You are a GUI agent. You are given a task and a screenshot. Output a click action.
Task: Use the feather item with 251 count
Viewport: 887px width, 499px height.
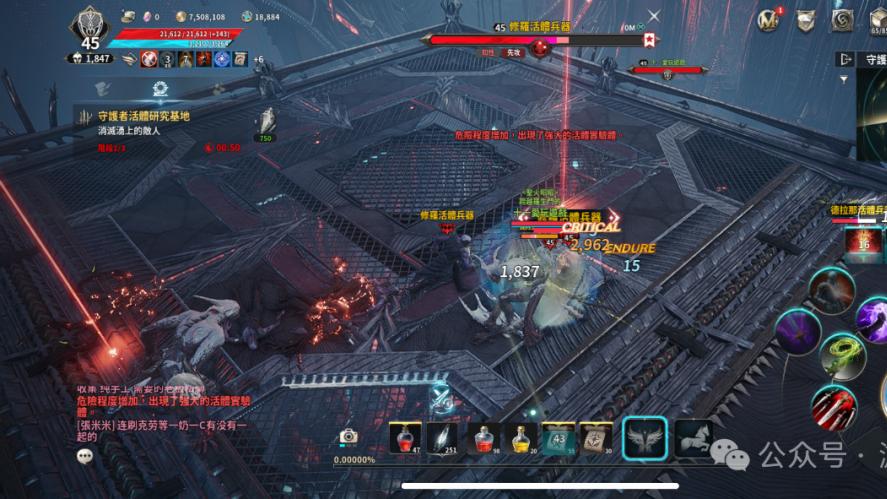click(x=441, y=437)
